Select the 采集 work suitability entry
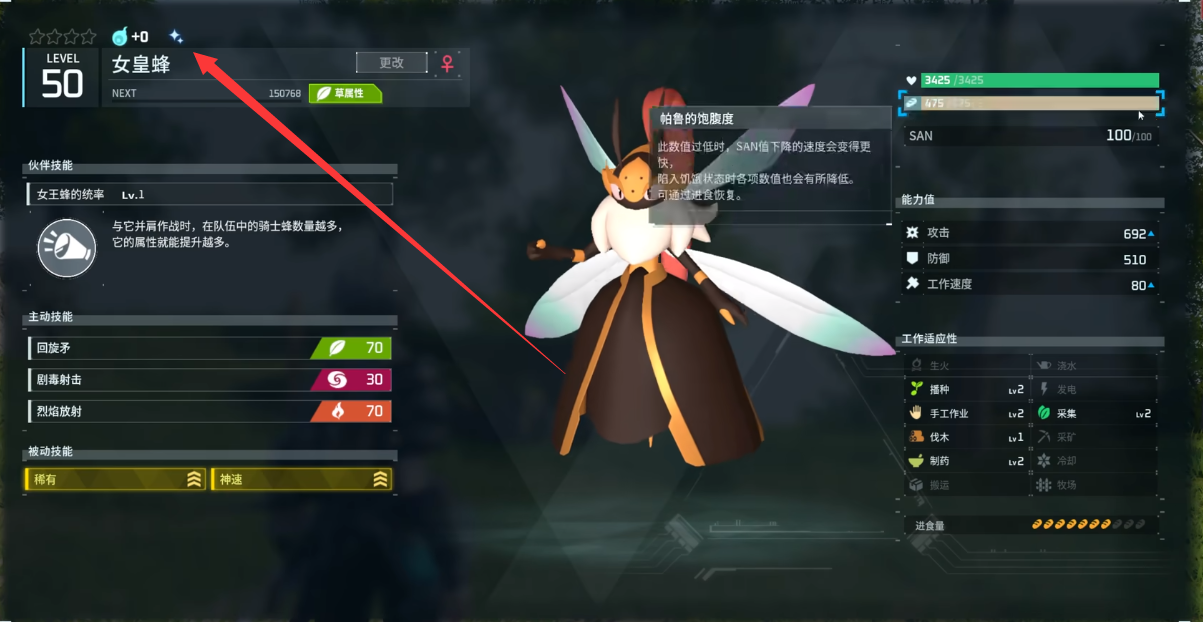Screen dimensions: 1203x622 coord(1094,414)
